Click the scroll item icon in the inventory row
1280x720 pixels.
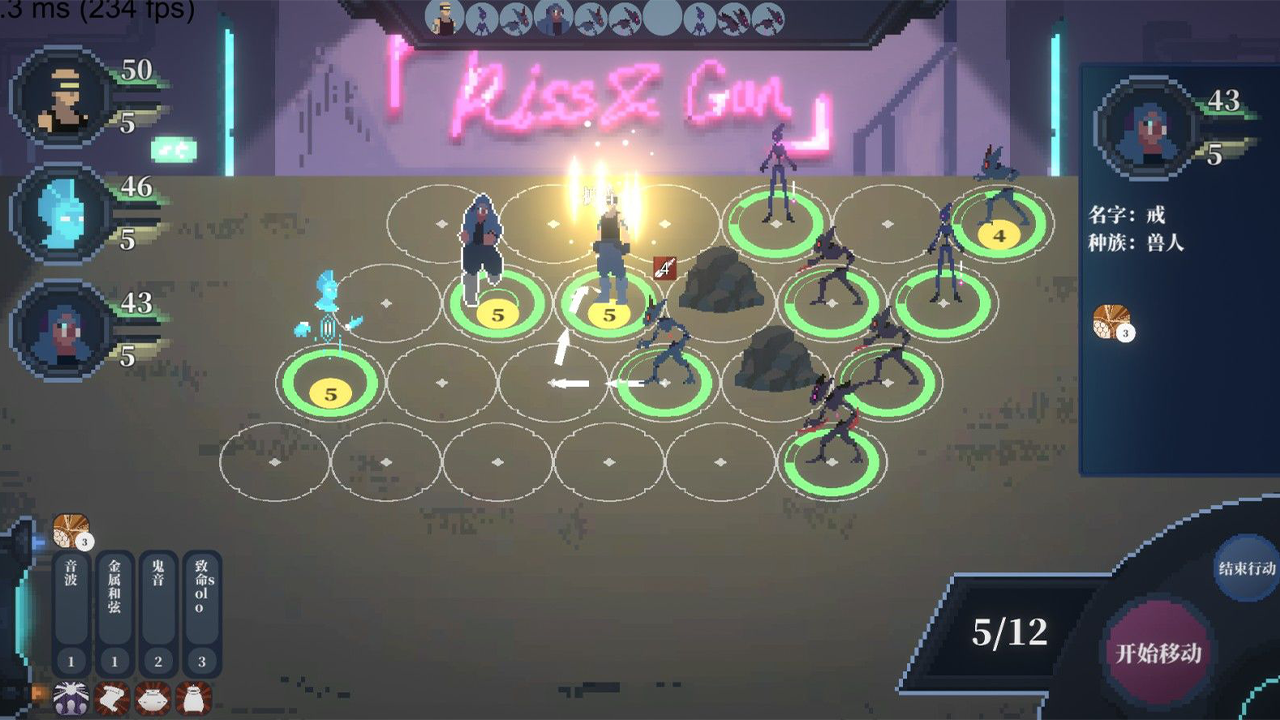(108, 700)
